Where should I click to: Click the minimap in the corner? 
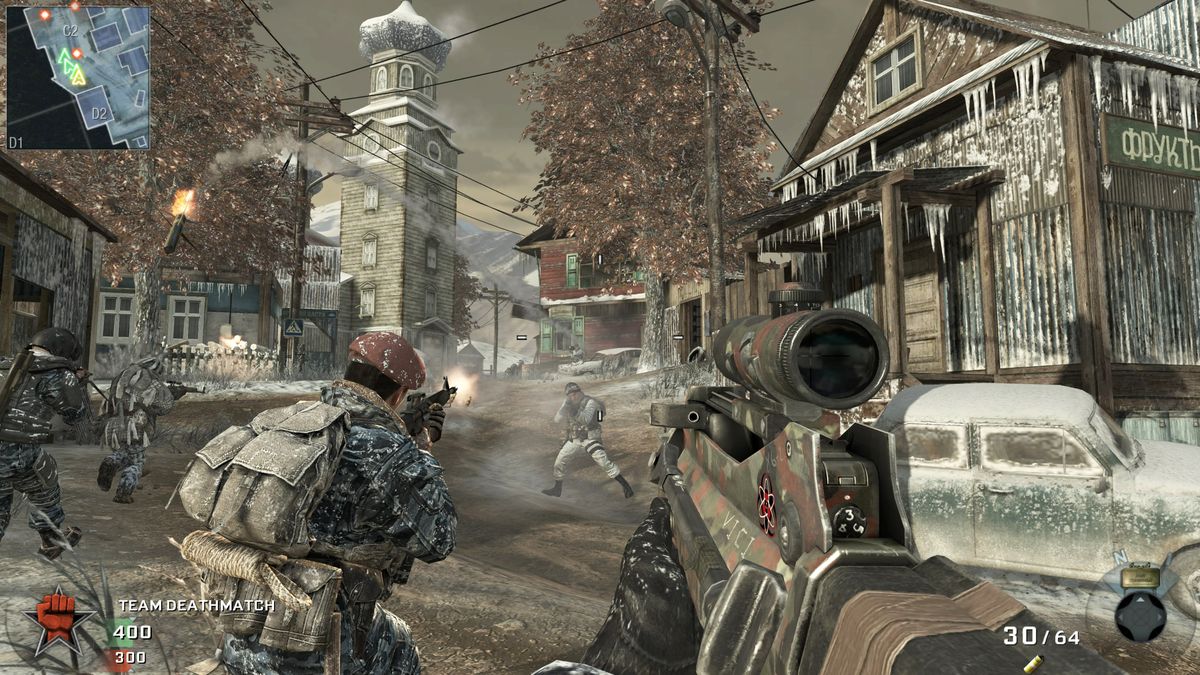coord(78,77)
